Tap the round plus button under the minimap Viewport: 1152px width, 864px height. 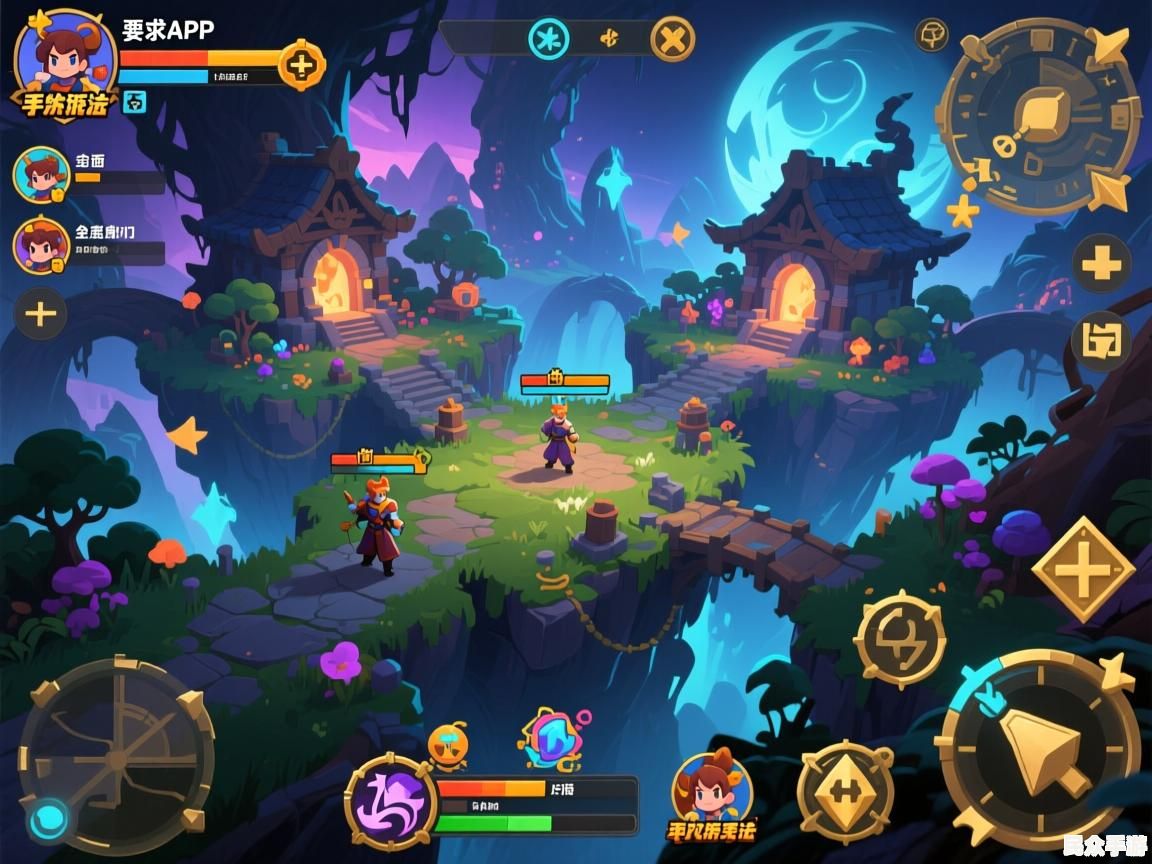pyautogui.click(x=1101, y=265)
